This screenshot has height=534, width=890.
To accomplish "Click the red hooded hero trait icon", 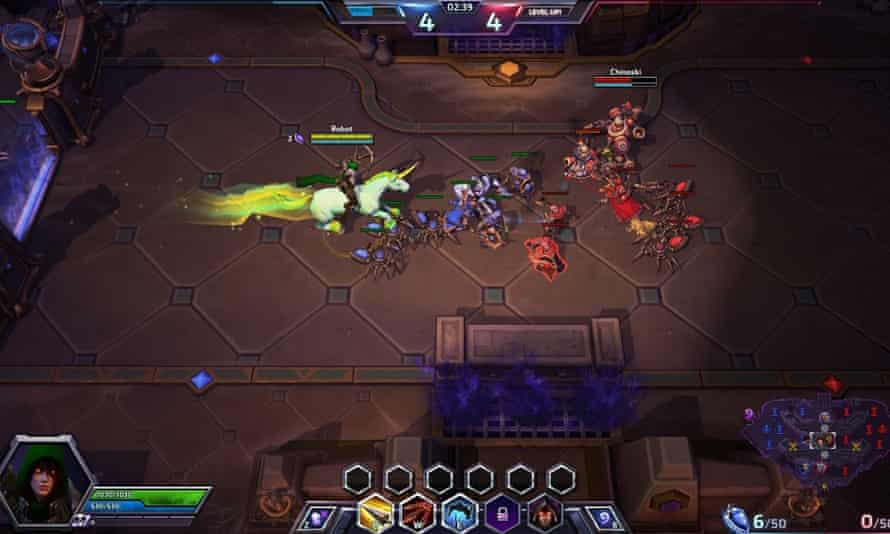I will (545, 512).
